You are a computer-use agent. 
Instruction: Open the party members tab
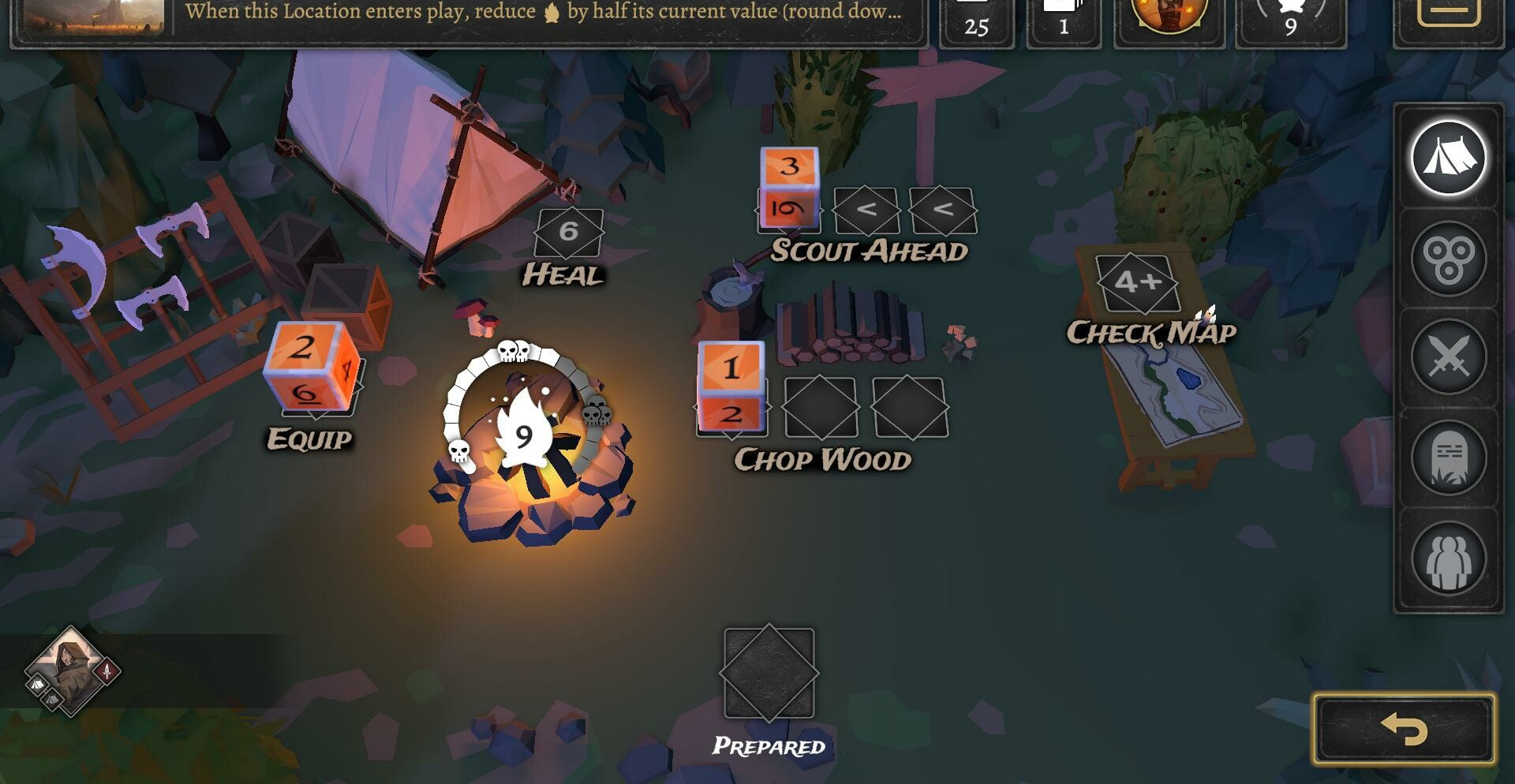point(1448,558)
